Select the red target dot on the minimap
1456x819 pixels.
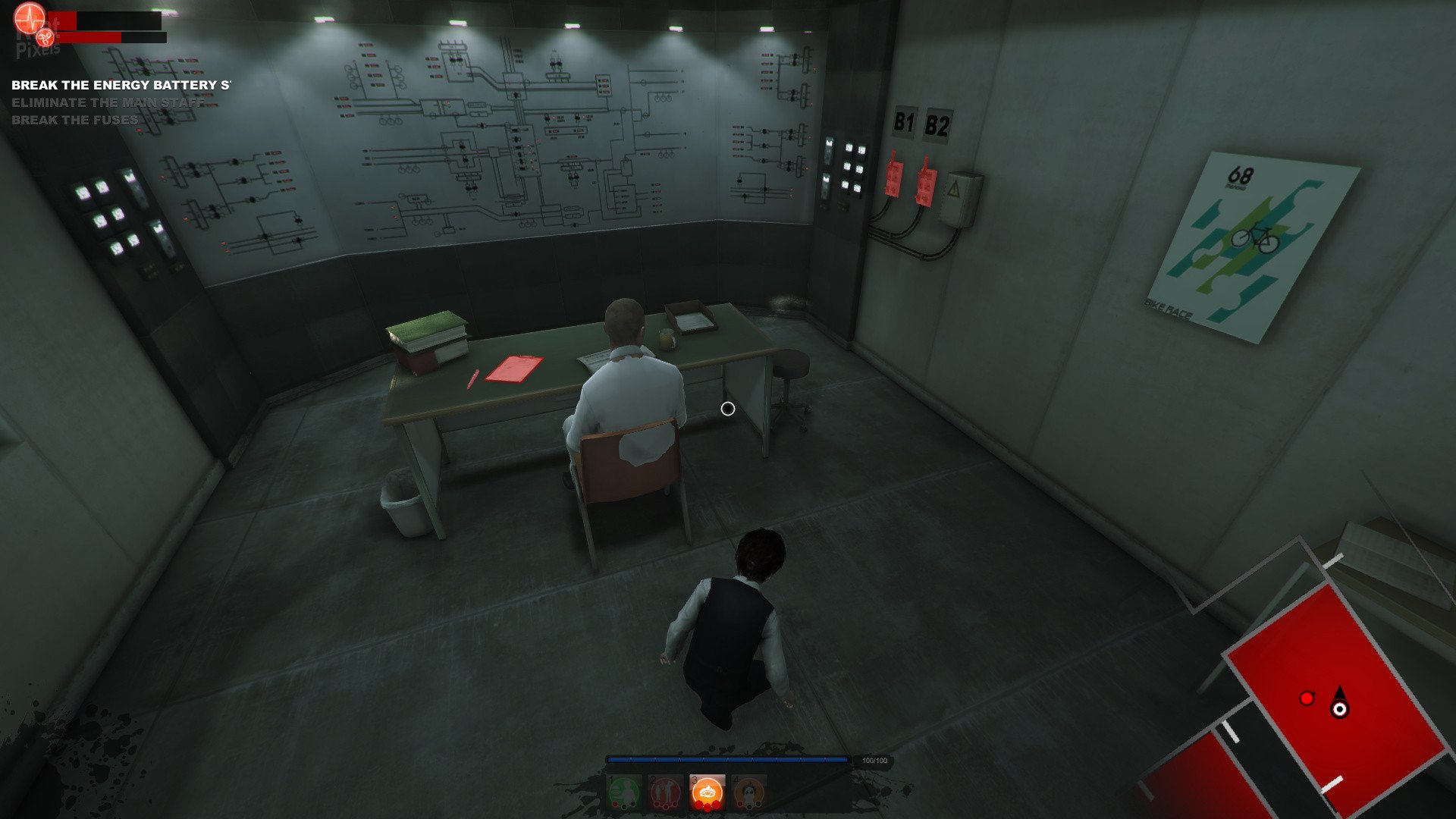pos(1307,698)
